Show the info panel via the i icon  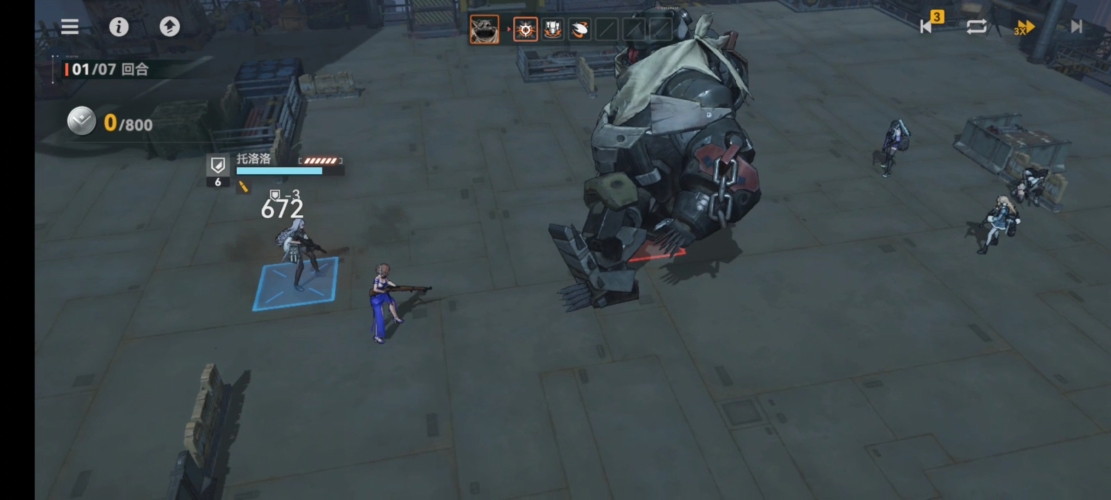[x=119, y=27]
